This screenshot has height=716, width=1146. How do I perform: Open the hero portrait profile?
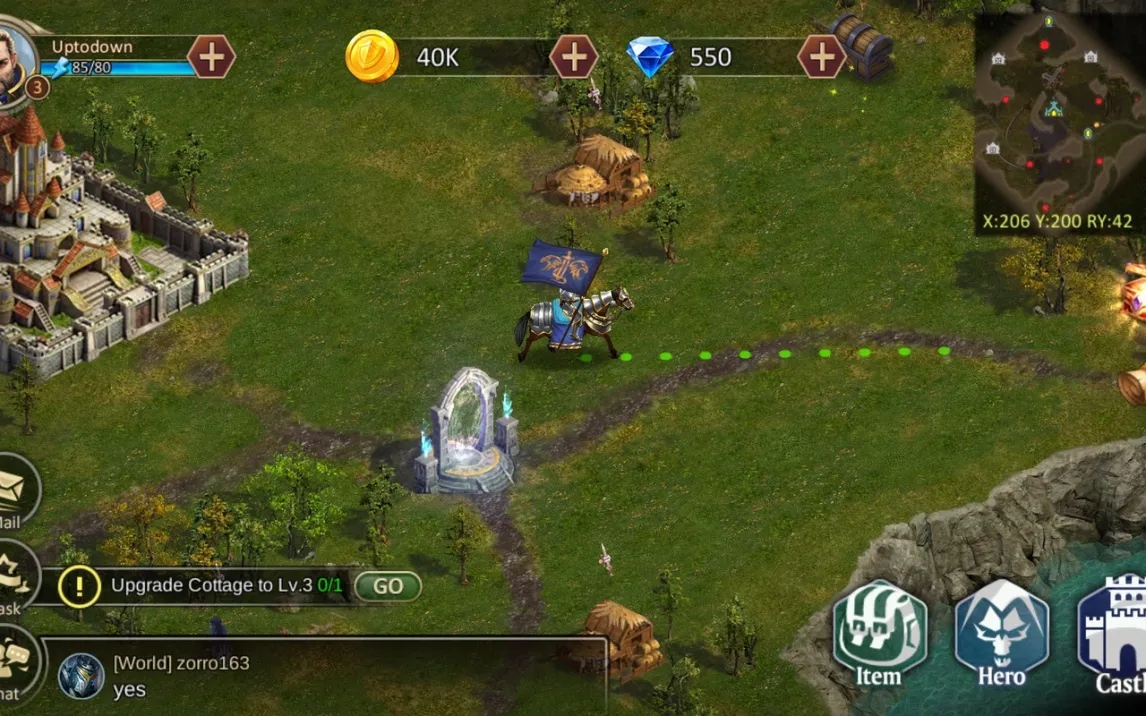click(16, 60)
